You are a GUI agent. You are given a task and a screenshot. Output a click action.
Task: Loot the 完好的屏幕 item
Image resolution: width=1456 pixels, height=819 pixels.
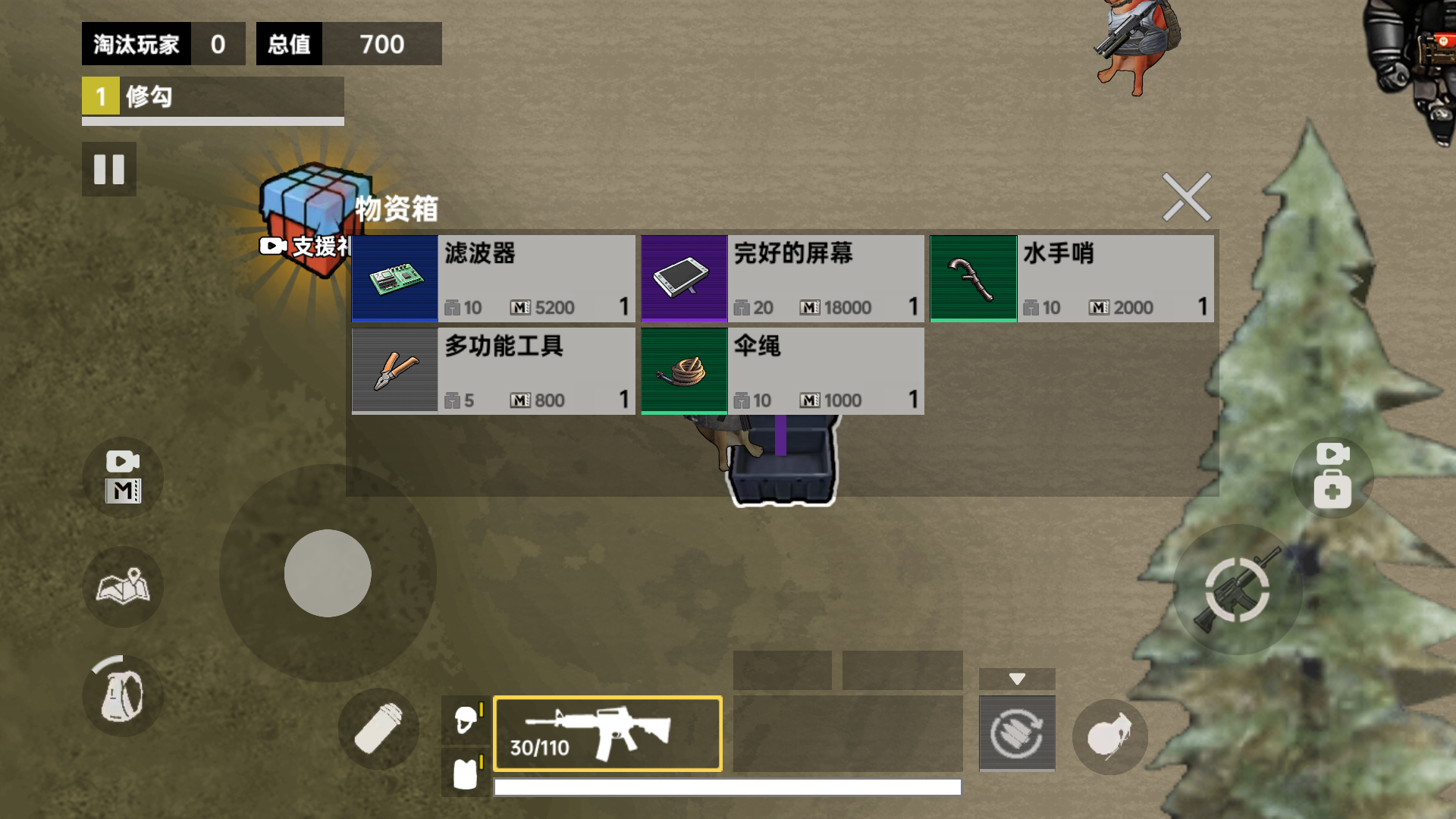[x=783, y=278]
